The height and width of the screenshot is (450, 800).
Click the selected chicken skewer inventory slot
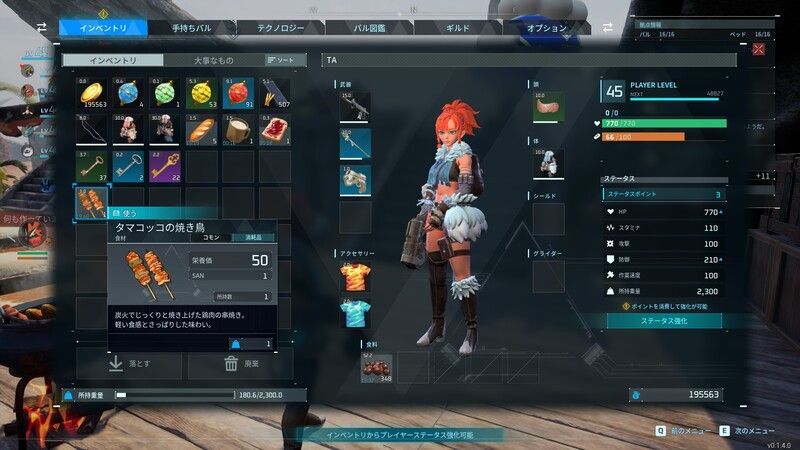click(x=92, y=202)
